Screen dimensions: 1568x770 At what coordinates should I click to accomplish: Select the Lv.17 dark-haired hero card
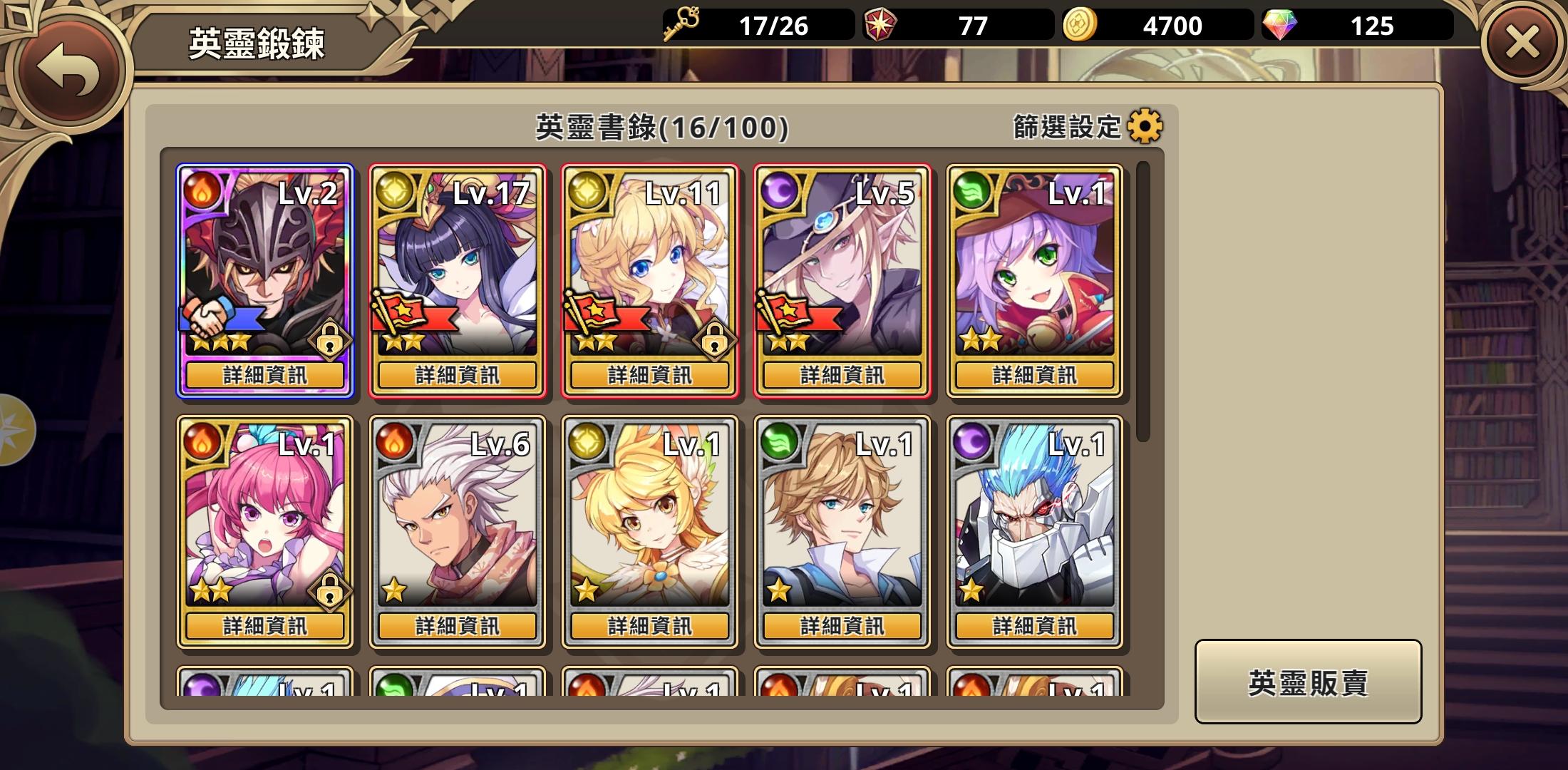pyautogui.click(x=458, y=264)
